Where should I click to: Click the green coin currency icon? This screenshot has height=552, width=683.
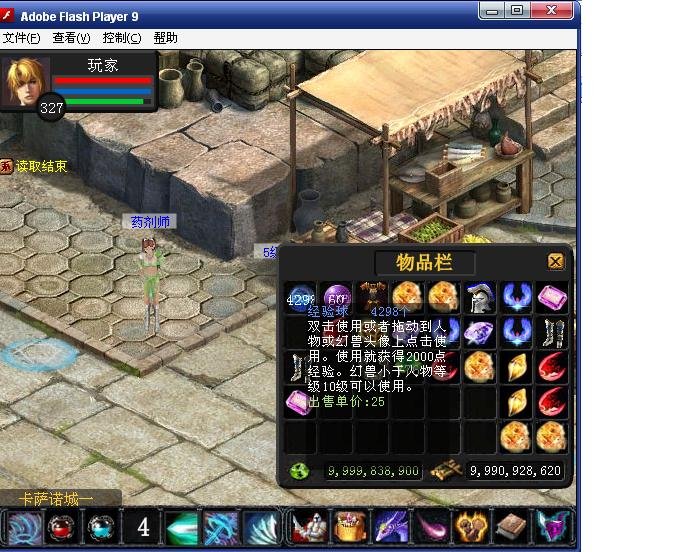click(x=300, y=471)
